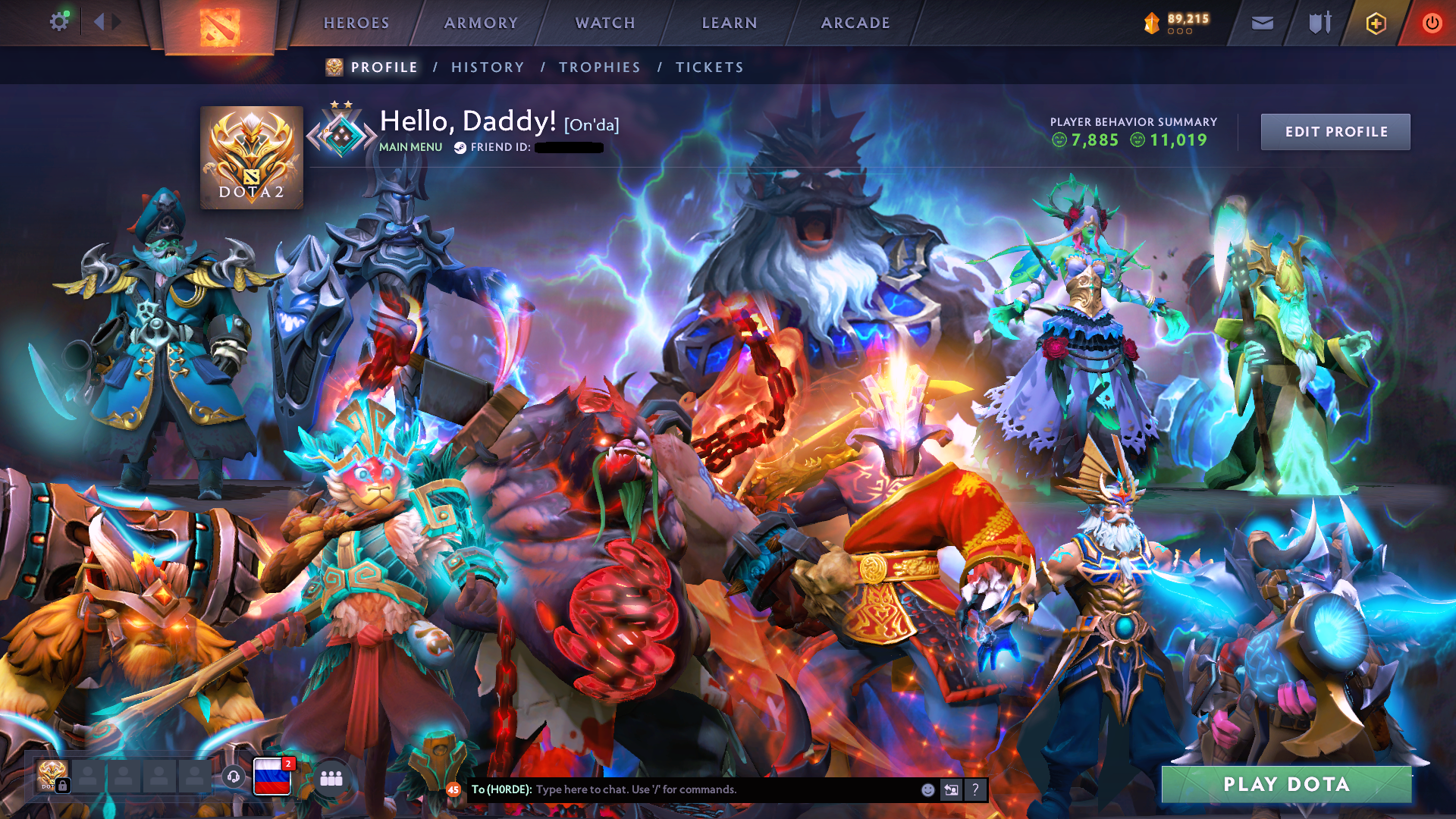Click the Dota 2 logo home button

click(x=220, y=27)
